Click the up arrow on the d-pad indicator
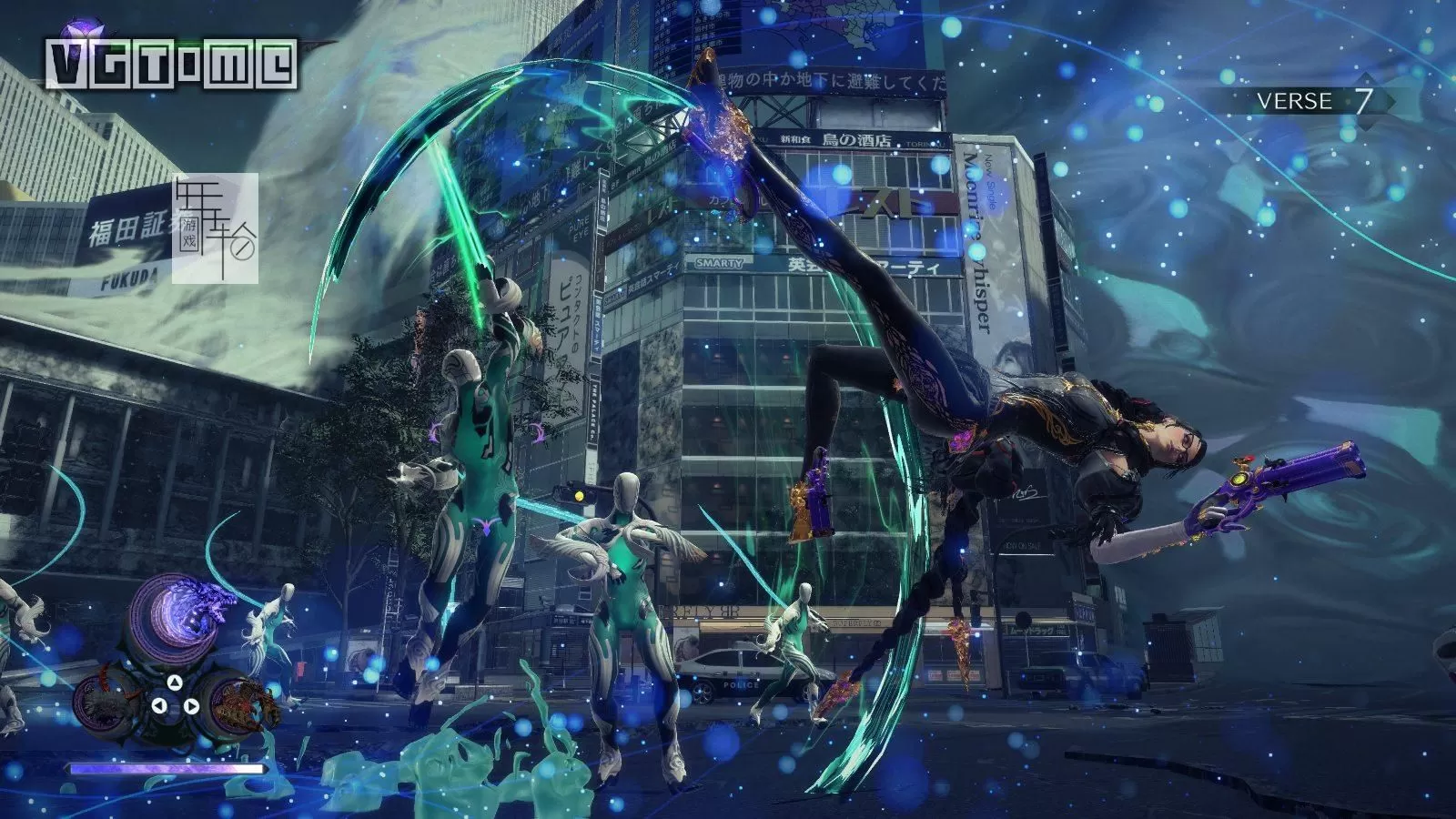This screenshot has width=1456, height=819. coord(174,683)
